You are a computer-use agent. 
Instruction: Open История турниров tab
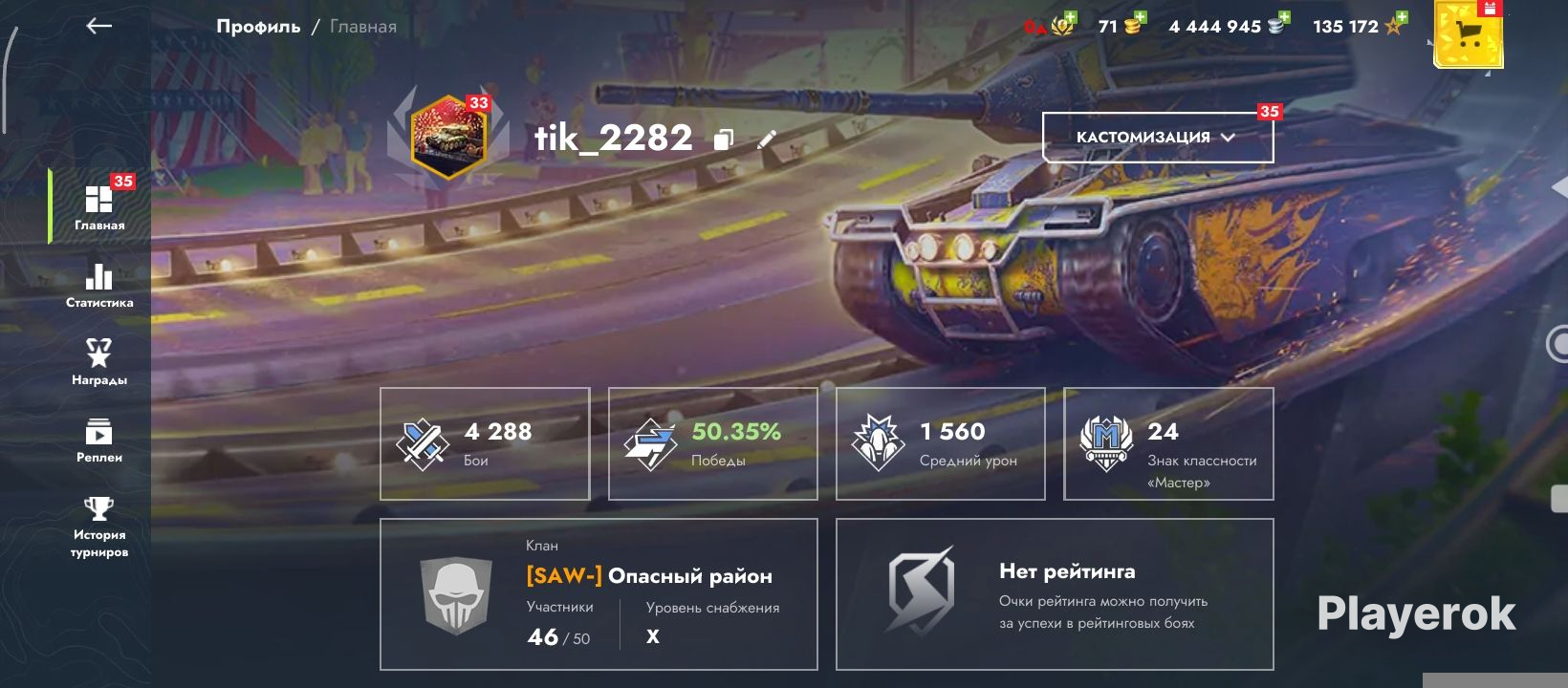[x=99, y=527]
